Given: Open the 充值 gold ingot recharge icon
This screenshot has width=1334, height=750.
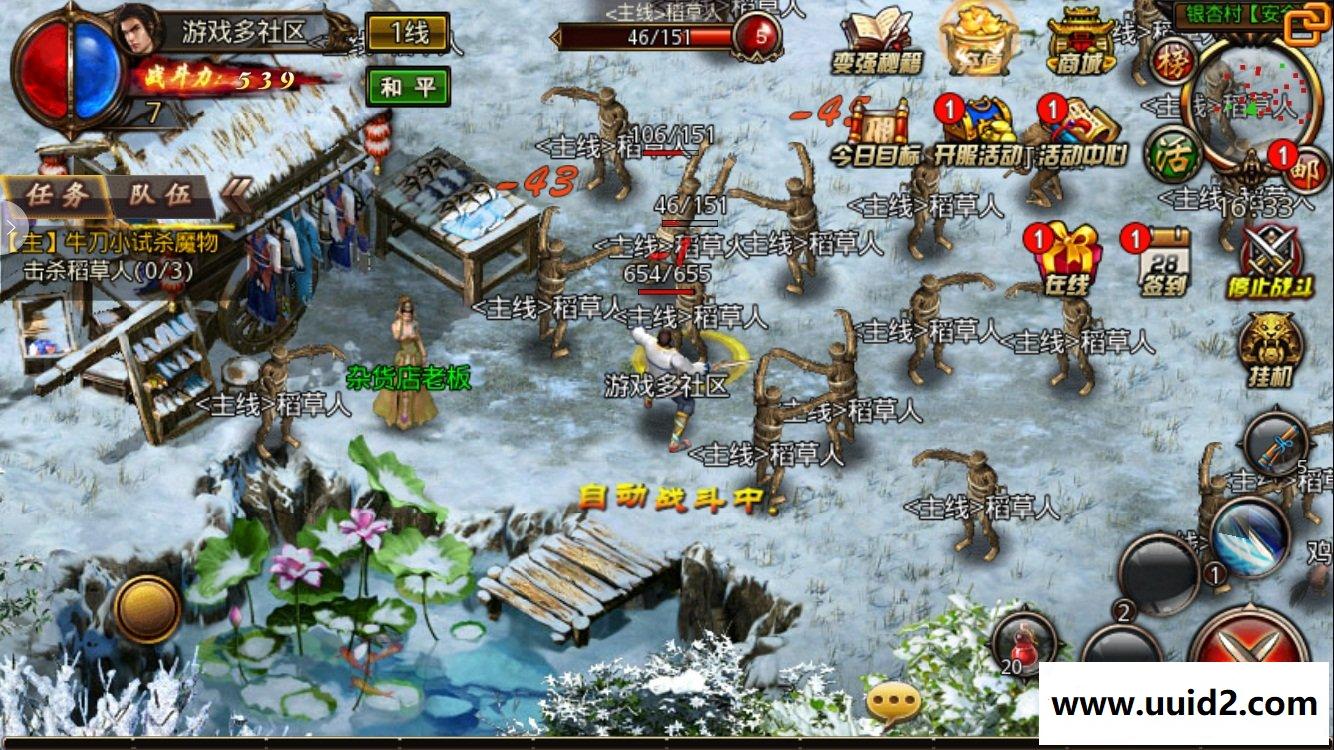Looking at the screenshot, I should coord(979,40).
